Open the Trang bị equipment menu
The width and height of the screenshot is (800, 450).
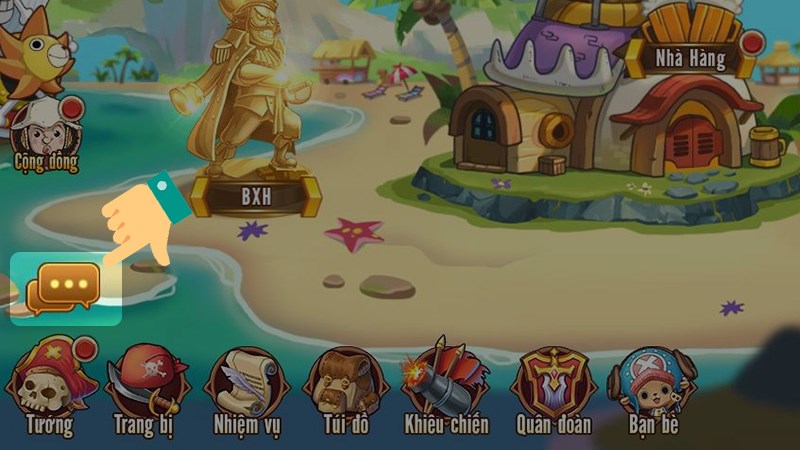[x=148, y=385]
